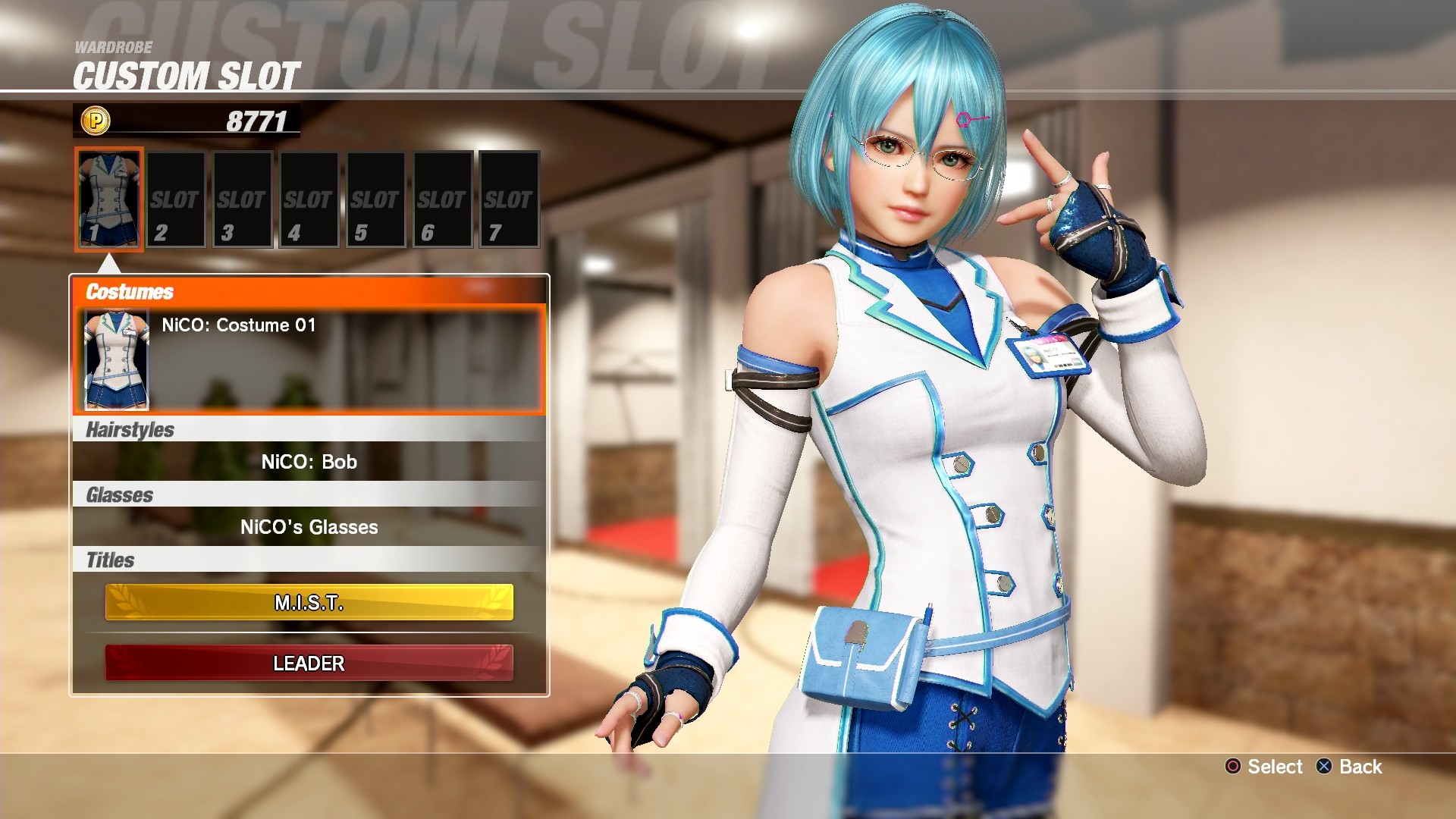Expand the Hairstyles section
This screenshot has width=1456, height=819.
(x=129, y=428)
